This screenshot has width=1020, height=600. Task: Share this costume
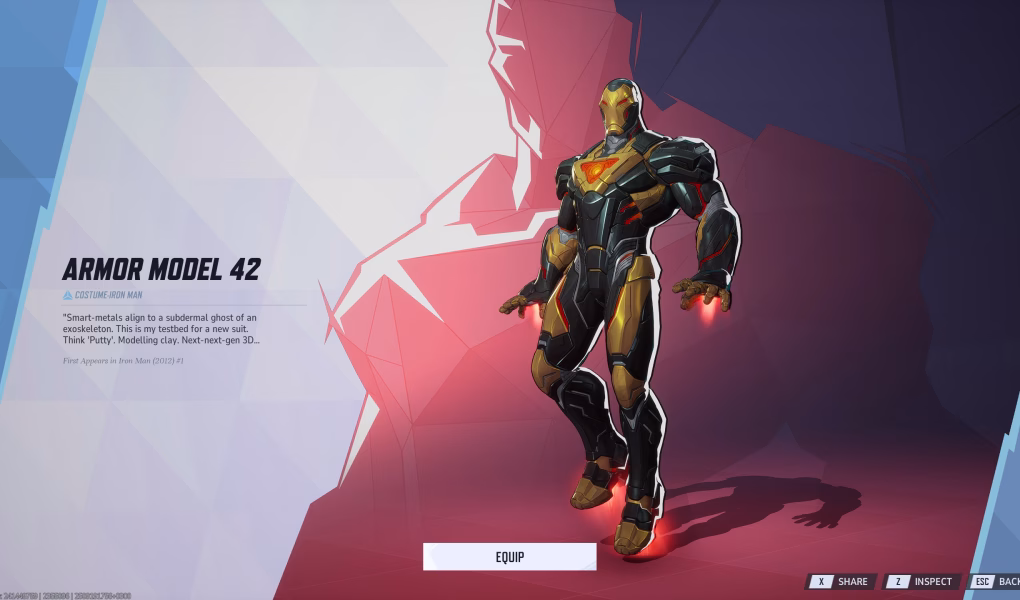842,581
